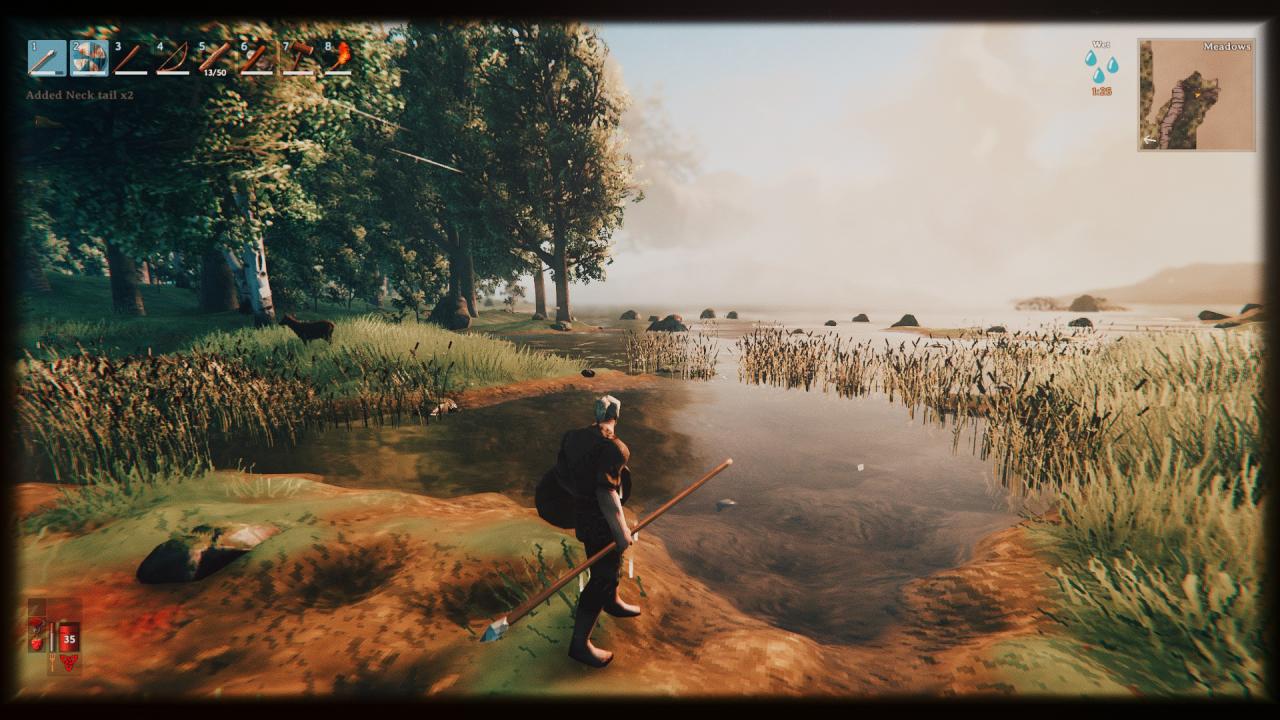Select the burning torch in slot 8
The image size is (1280, 720).
pos(339,58)
